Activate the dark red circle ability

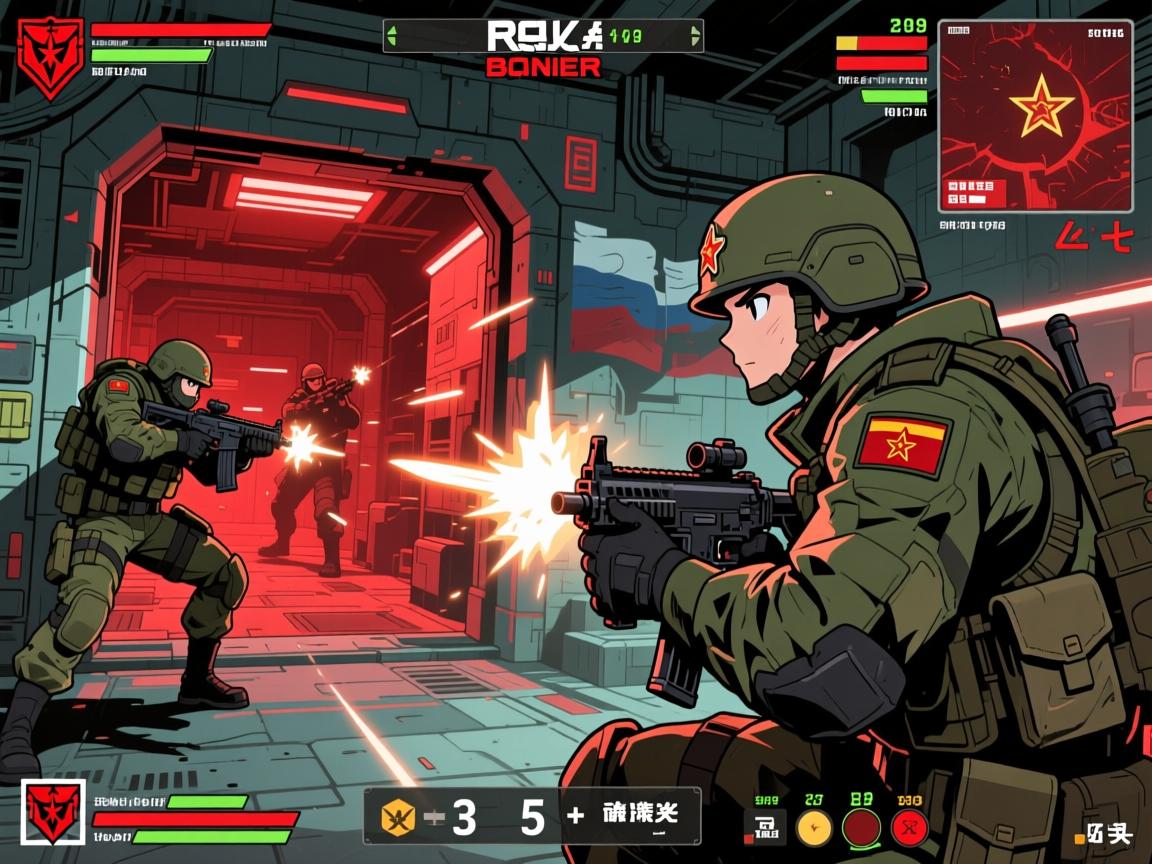click(861, 828)
